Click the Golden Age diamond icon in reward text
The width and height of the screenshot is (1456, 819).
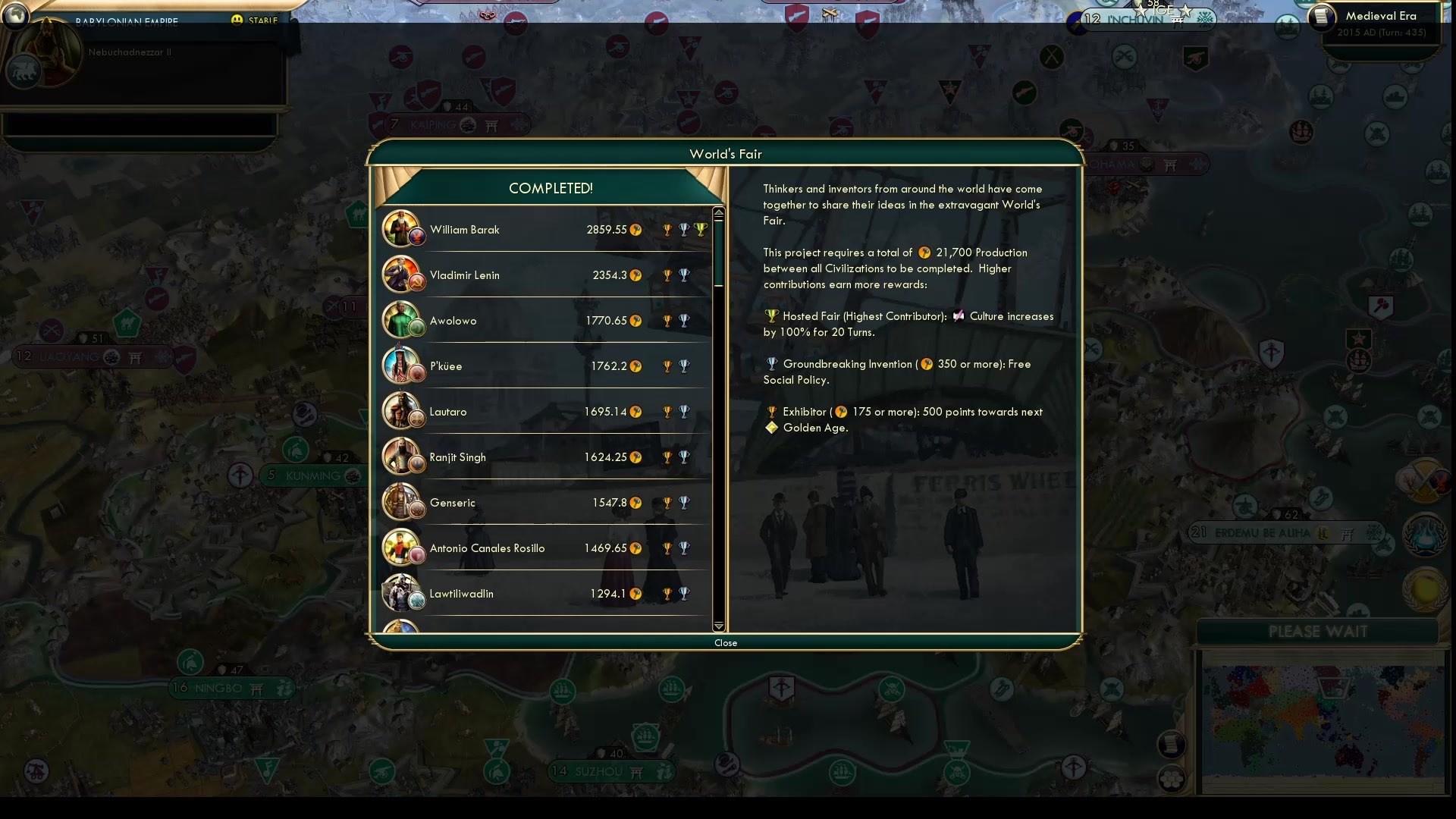point(772,427)
